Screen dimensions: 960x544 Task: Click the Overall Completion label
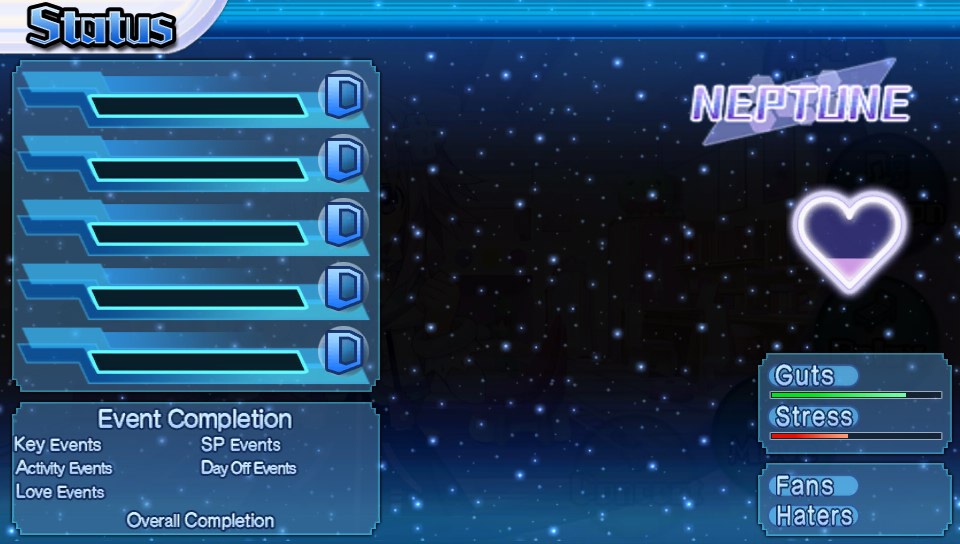200,520
